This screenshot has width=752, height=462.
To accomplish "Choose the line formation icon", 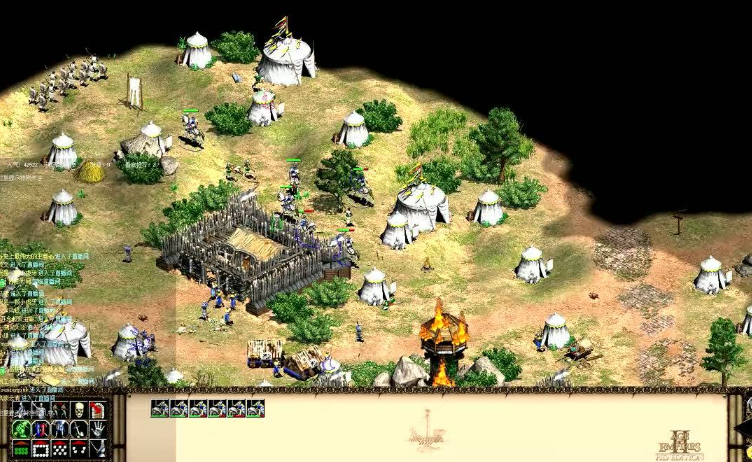I will click(20, 449).
